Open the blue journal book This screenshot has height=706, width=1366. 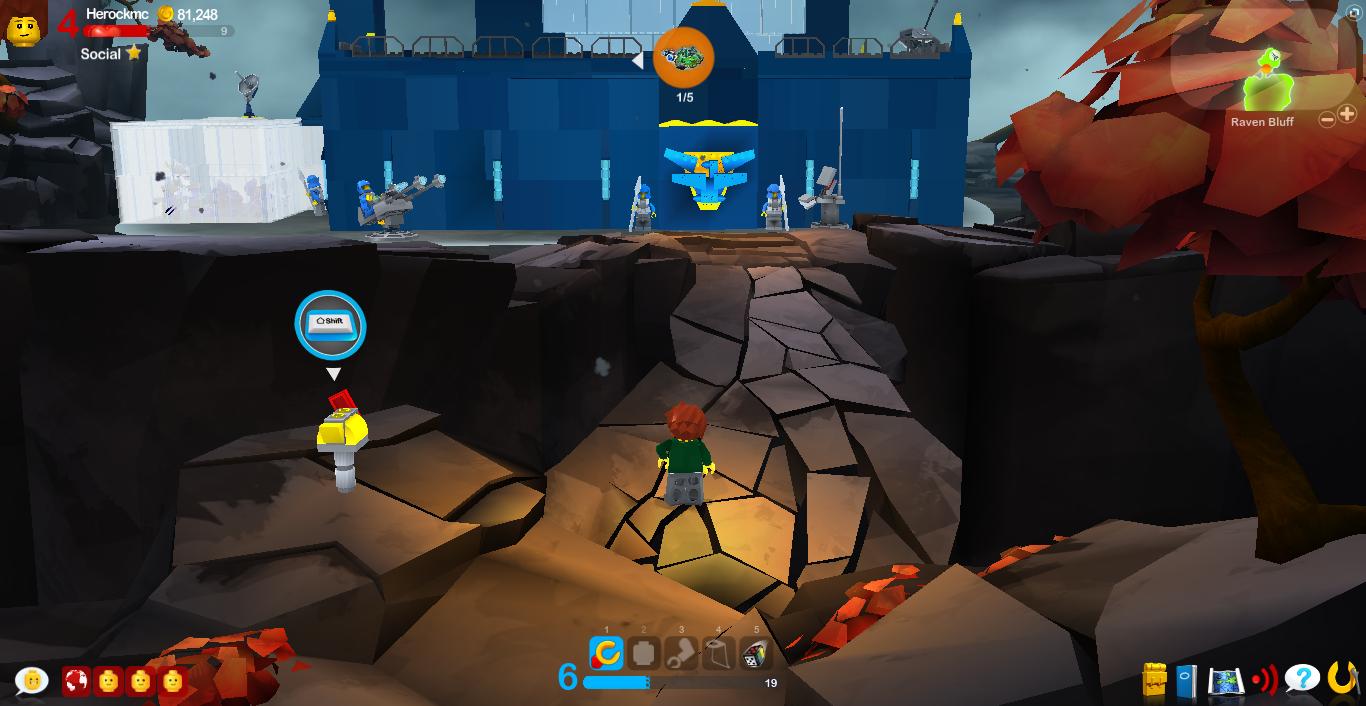click(x=1187, y=681)
